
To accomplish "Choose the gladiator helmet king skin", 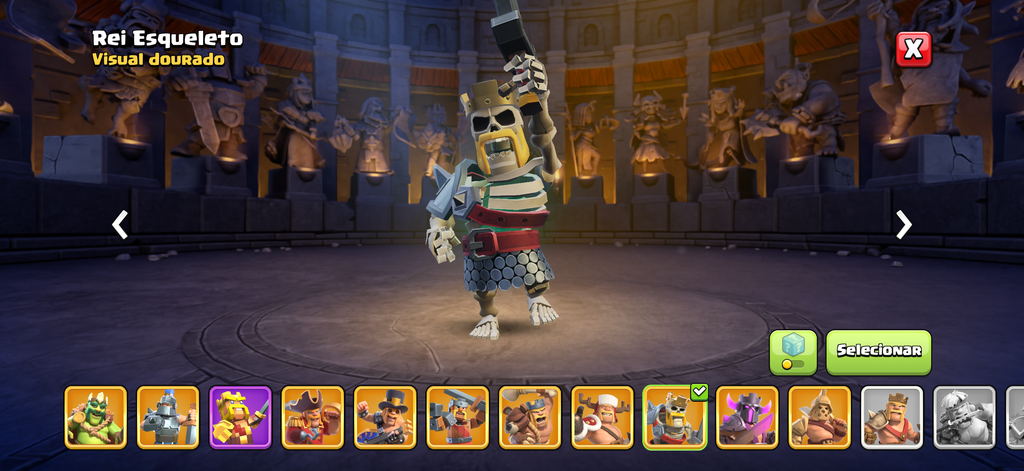I will pos(819,416).
